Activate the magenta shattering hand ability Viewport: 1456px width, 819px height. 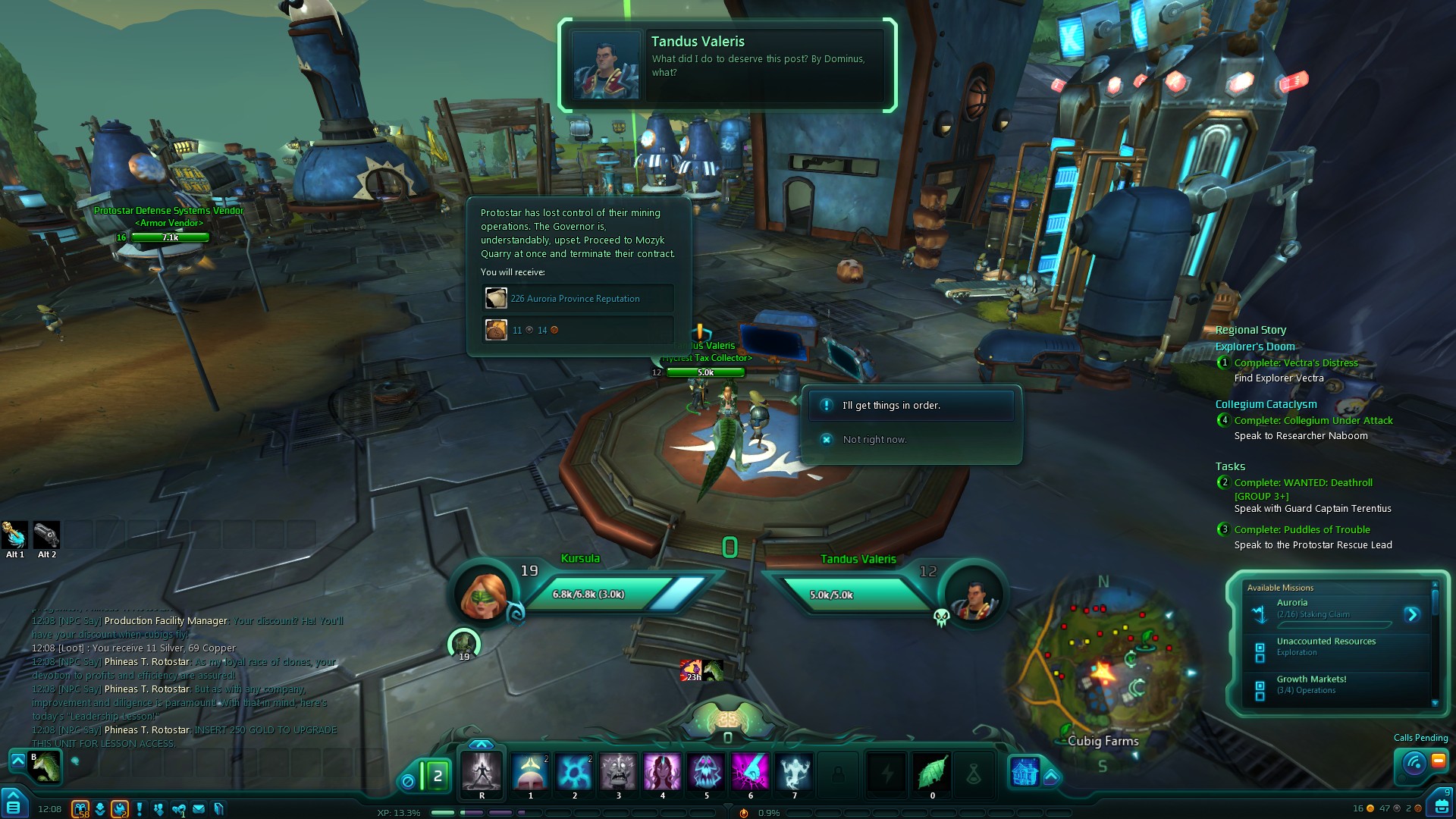750,772
